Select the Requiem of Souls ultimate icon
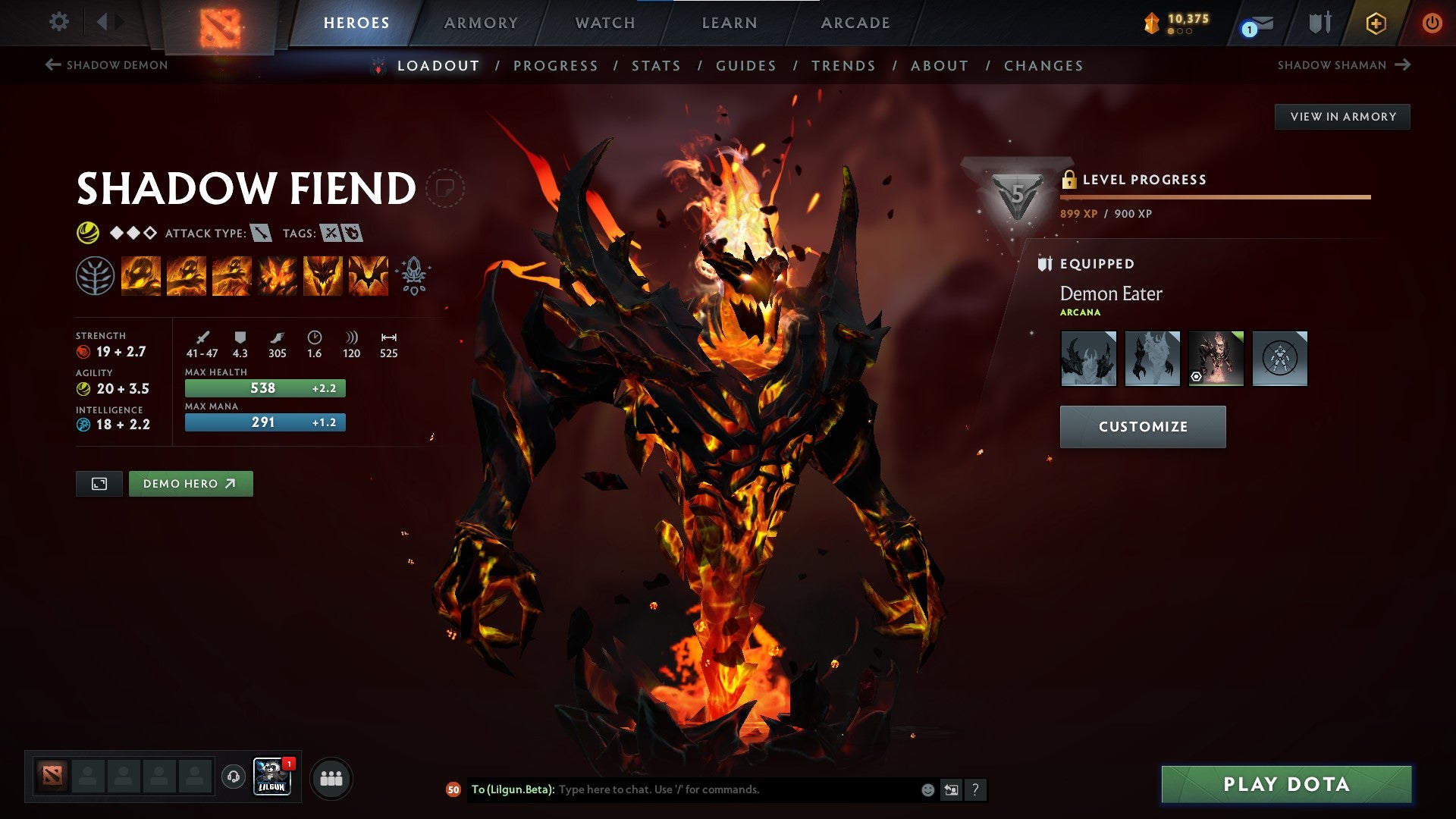The image size is (1456, 819). (369, 275)
